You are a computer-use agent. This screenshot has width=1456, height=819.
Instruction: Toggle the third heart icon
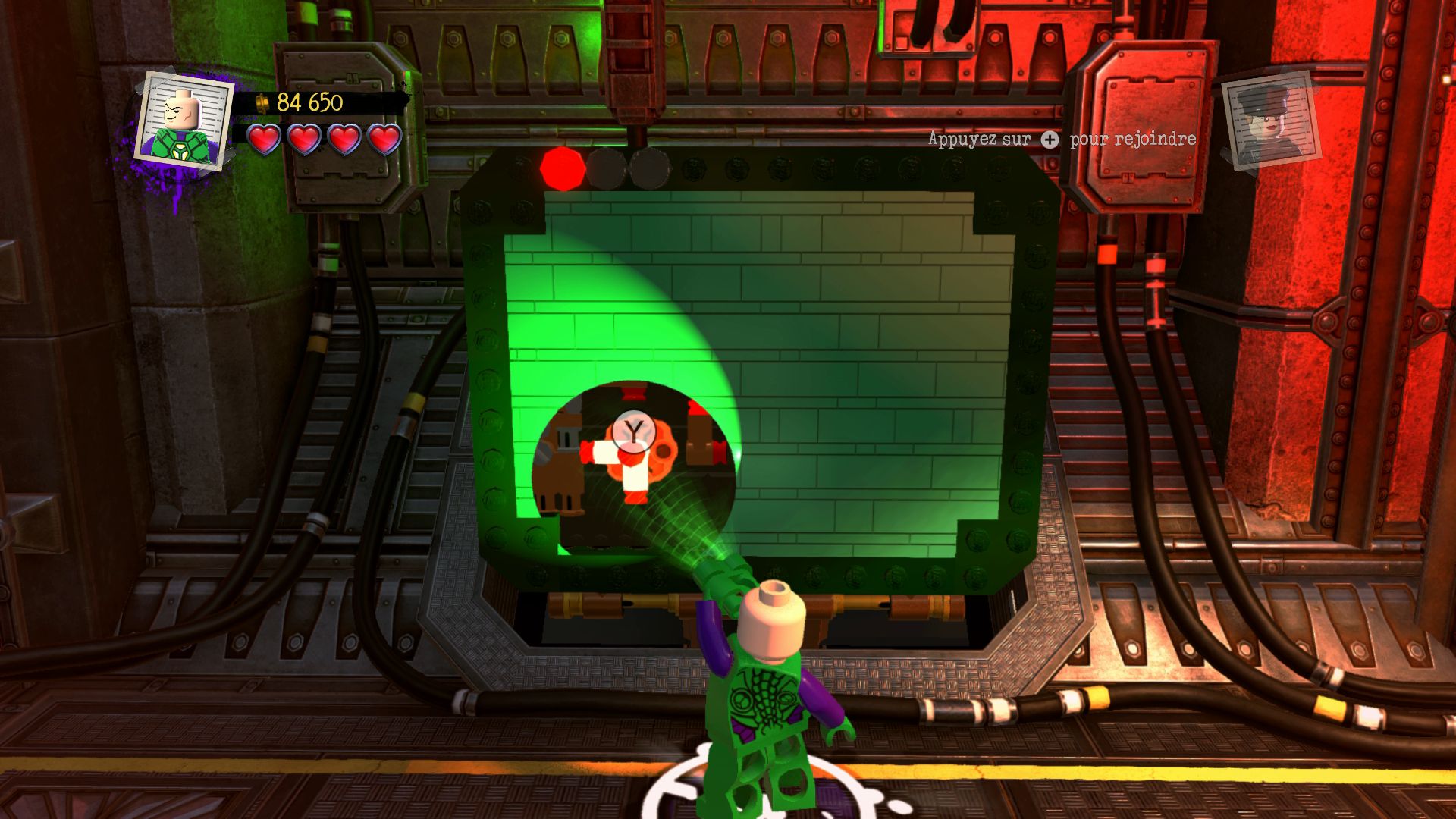pyautogui.click(x=343, y=140)
